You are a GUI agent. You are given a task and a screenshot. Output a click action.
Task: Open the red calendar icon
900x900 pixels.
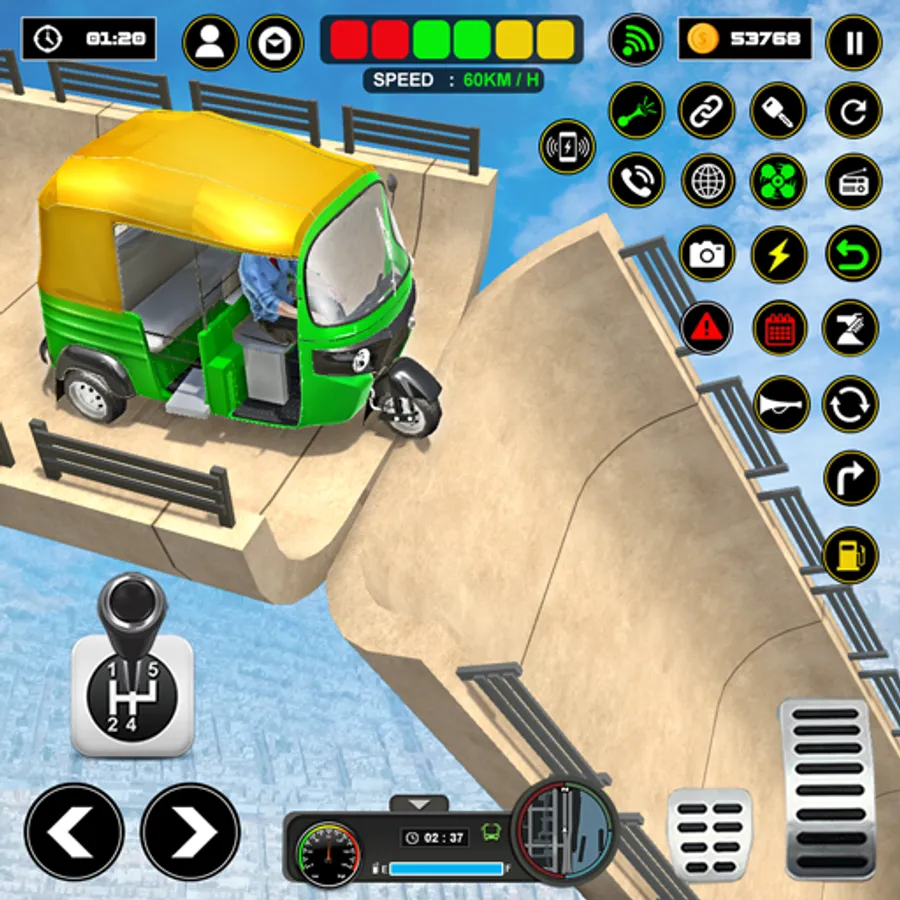779,327
